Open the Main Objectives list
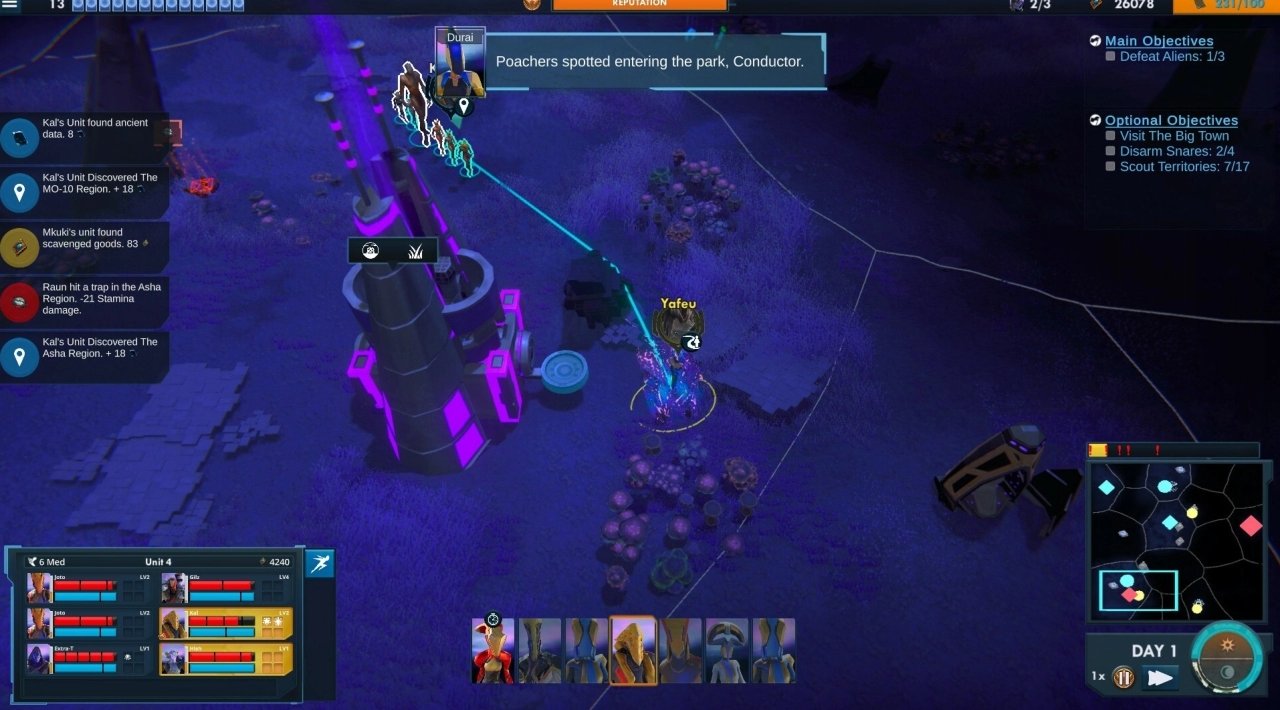Screen dimensions: 1280x710 point(1159,41)
